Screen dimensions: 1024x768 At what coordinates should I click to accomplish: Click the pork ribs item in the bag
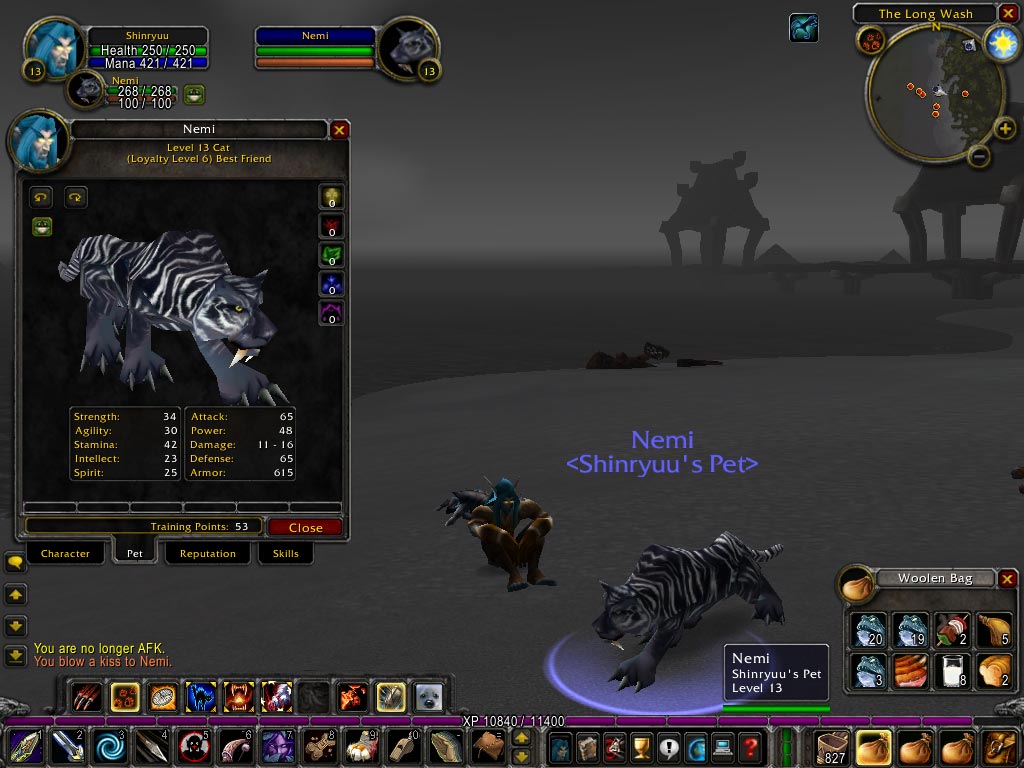[909, 670]
